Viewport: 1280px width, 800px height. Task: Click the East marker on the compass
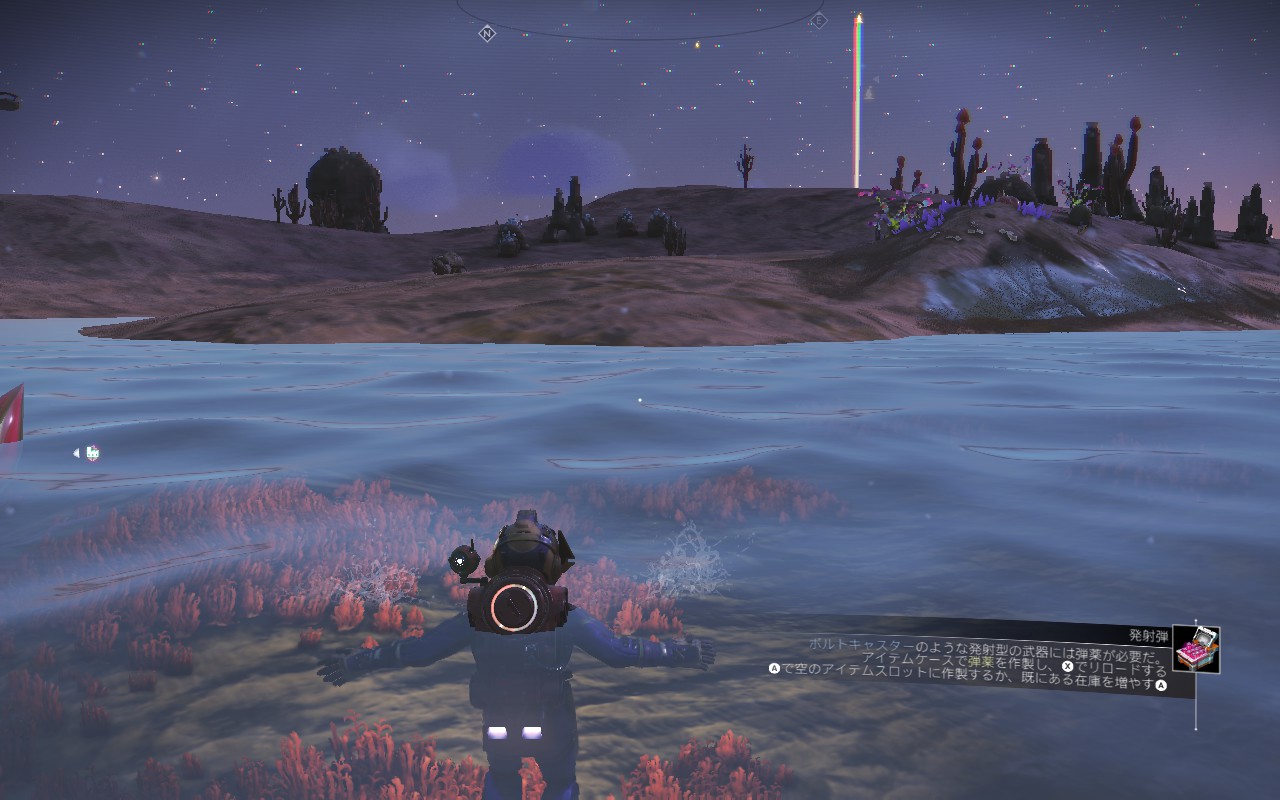[x=818, y=20]
